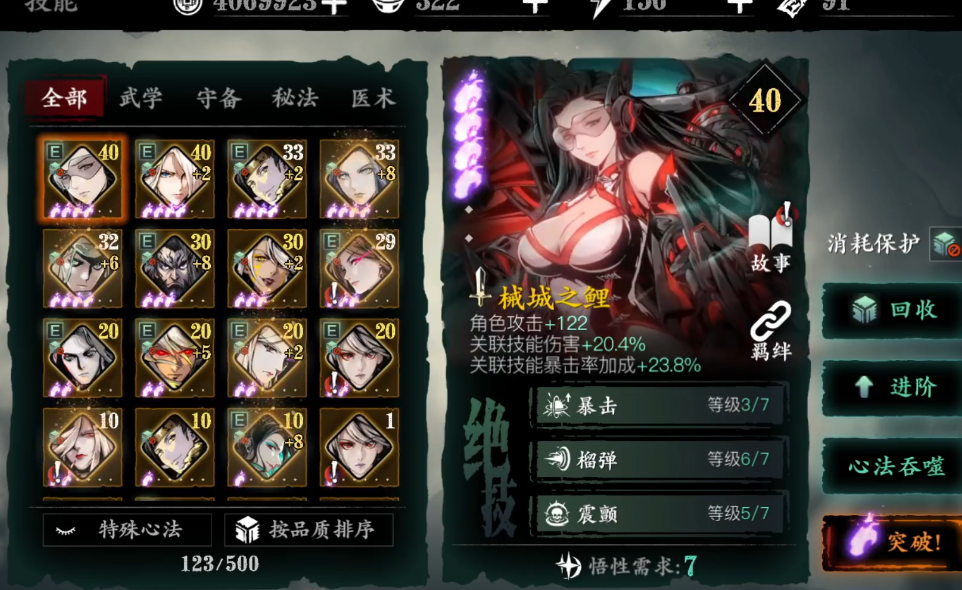
Task: Select the 暴击 skill row
Action: [658, 405]
